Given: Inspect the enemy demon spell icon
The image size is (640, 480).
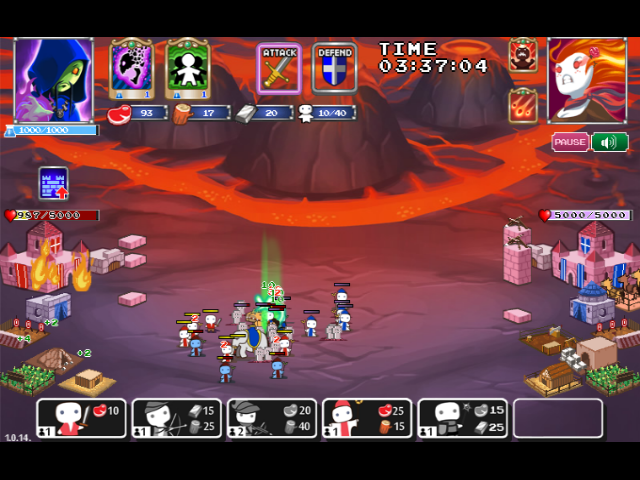Looking at the screenshot, I should point(523,54).
